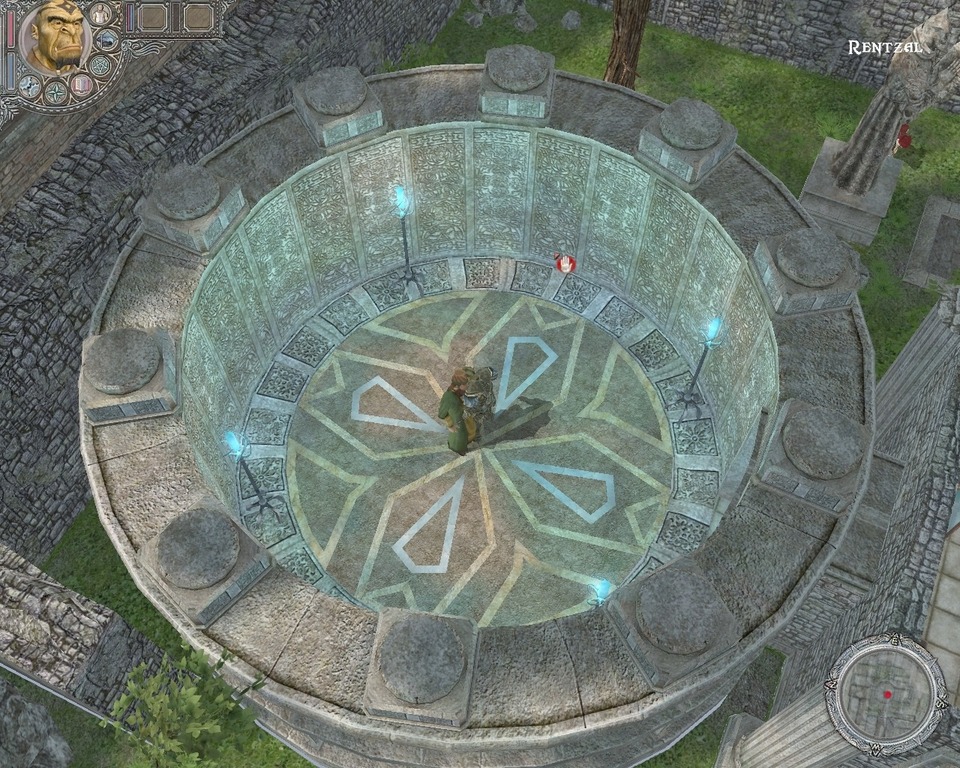Open the book journal icon
The height and width of the screenshot is (768, 960).
coord(82,85)
